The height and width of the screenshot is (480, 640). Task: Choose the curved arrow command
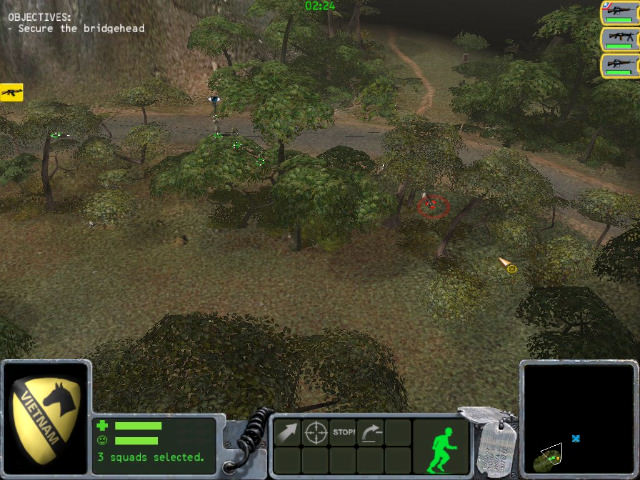(x=371, y=433)
